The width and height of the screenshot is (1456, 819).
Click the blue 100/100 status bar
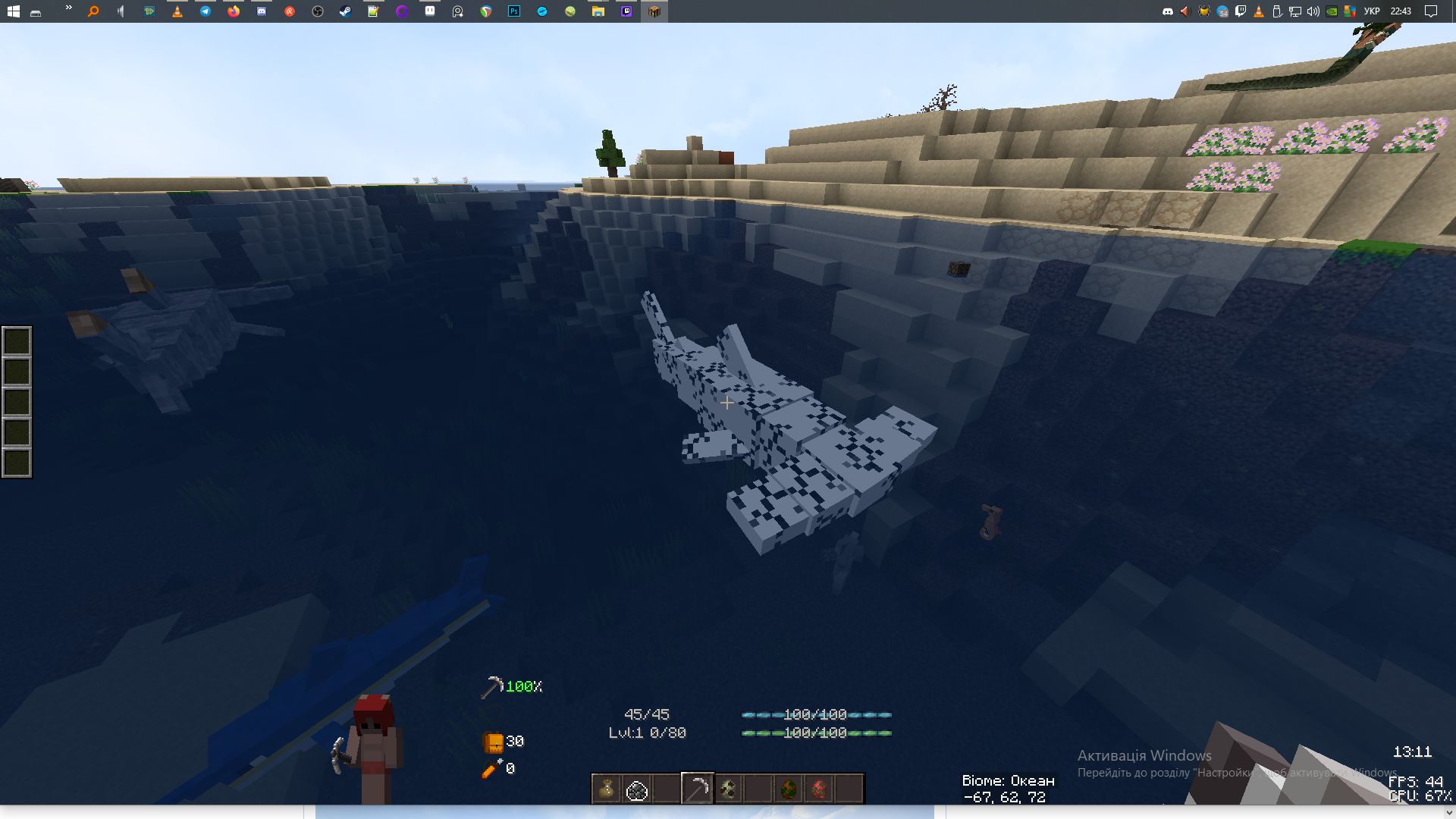(815, 714)
